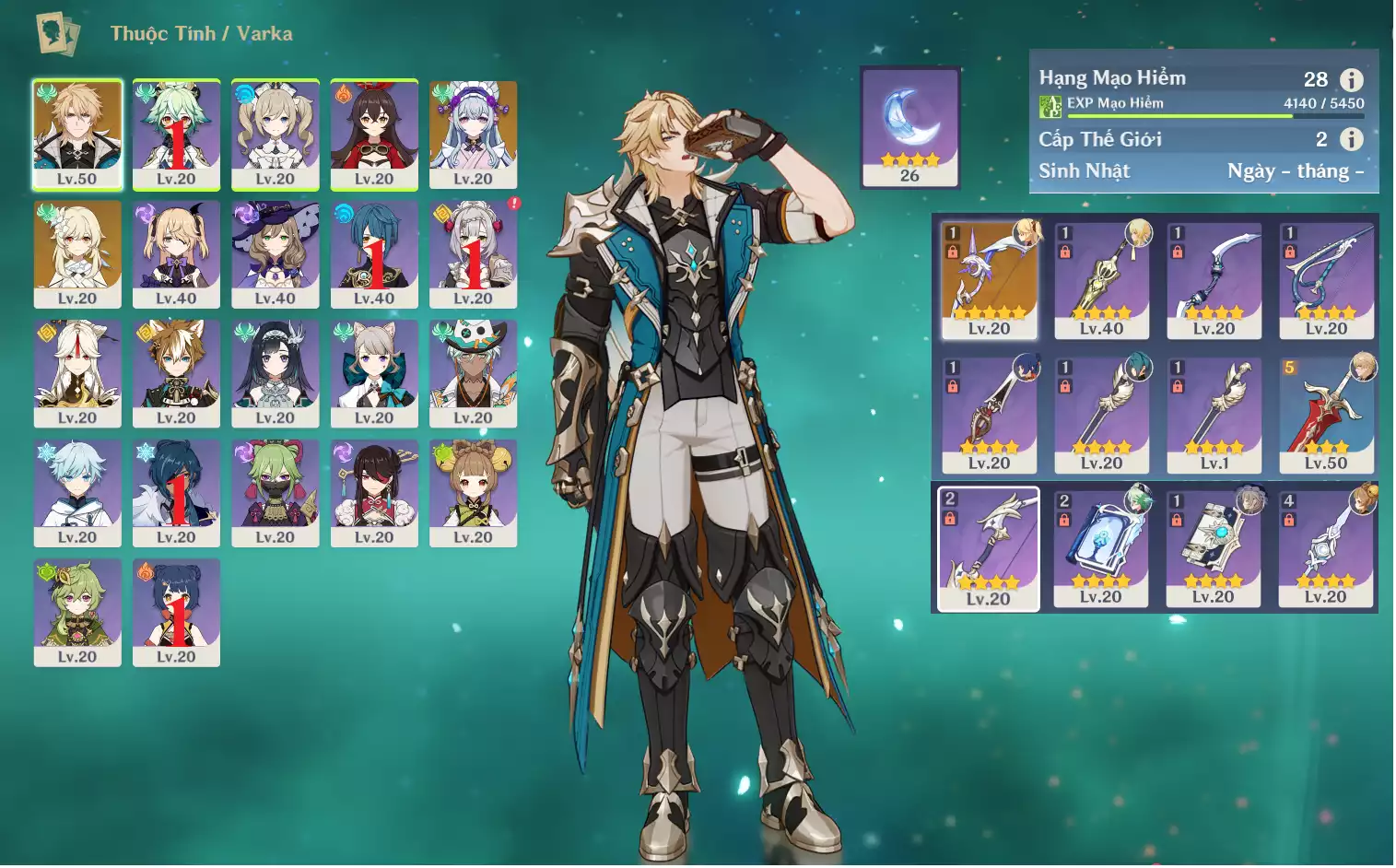Show Cấp Thế Giới info details
1396x868 pixels.
coord(1351,139)
